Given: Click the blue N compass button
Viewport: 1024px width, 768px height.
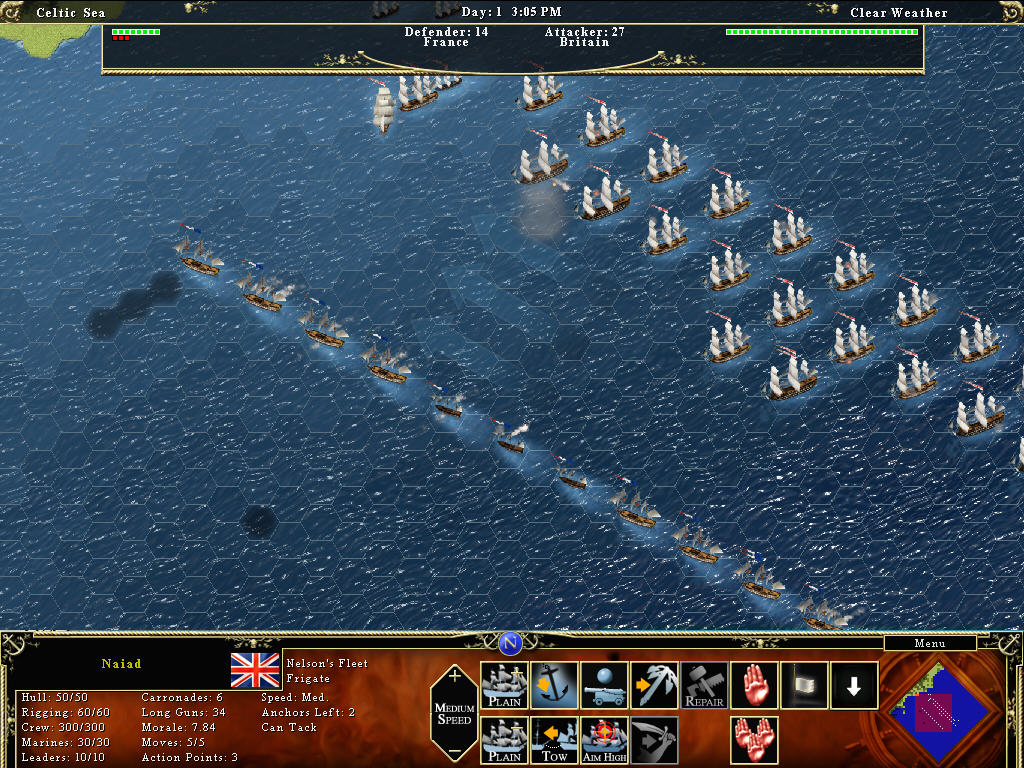Looking at the screenshot, I should [x=511, y=643].
